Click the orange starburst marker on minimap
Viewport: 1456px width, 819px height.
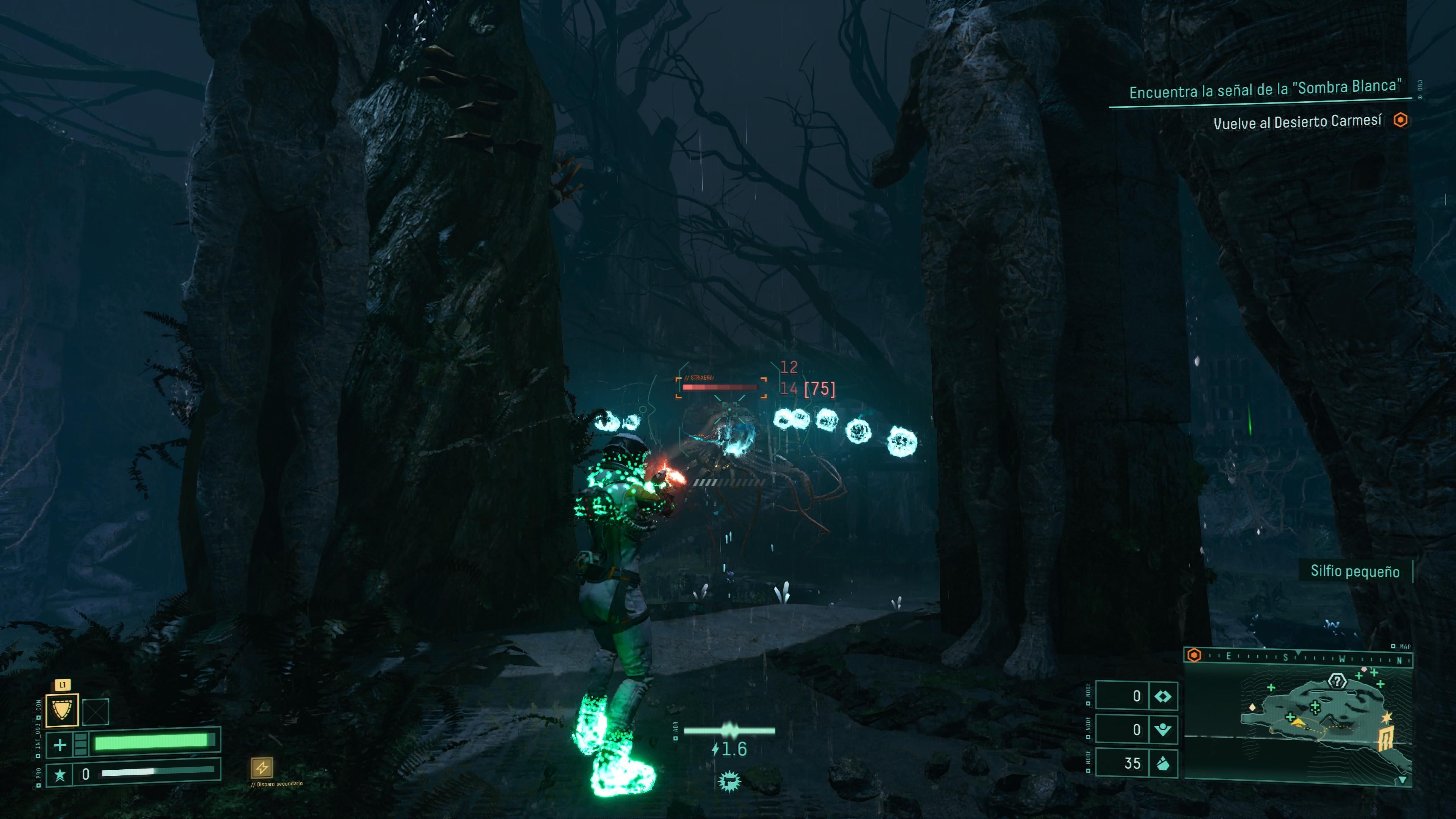pyautogui.click(x=1387, y=718)
